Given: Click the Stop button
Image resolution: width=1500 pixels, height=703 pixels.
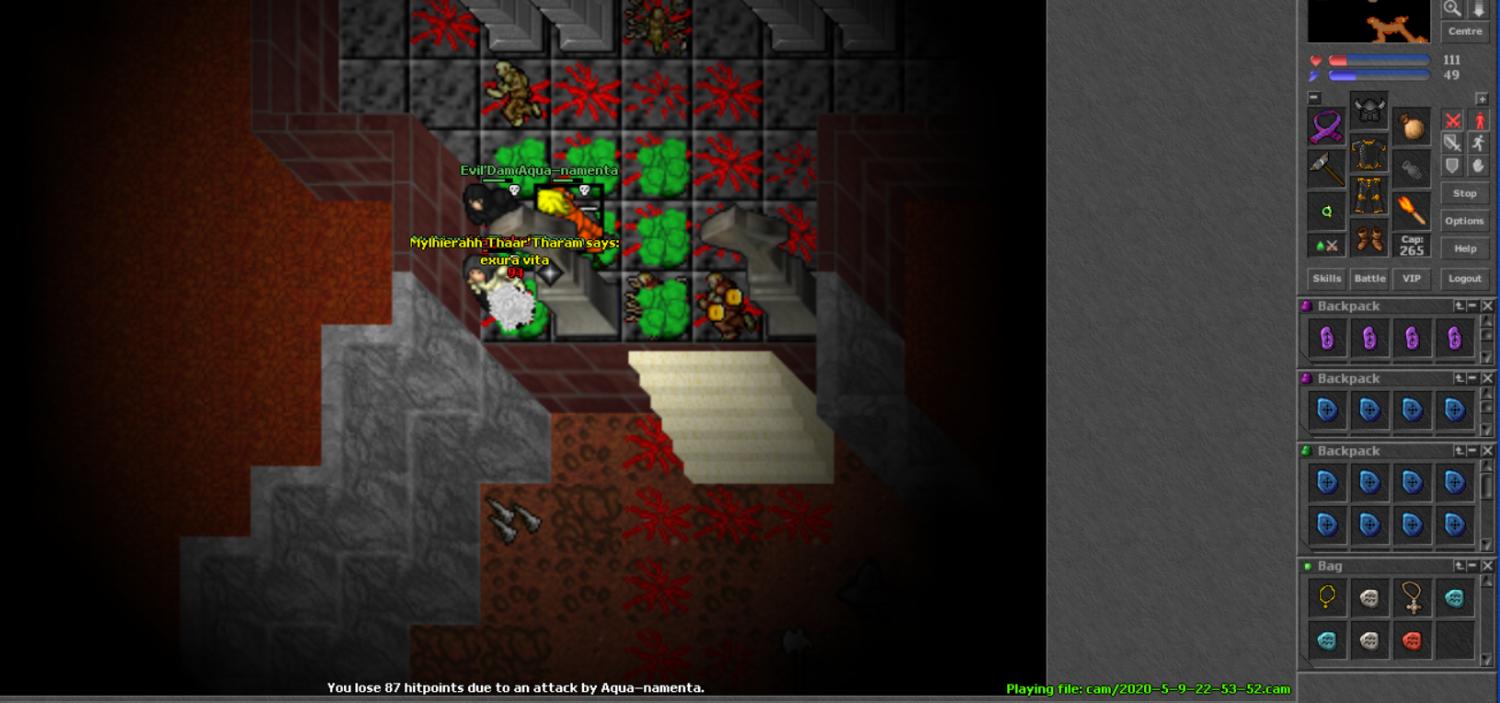Looking at the screenshot, I should pos(1464,193).
